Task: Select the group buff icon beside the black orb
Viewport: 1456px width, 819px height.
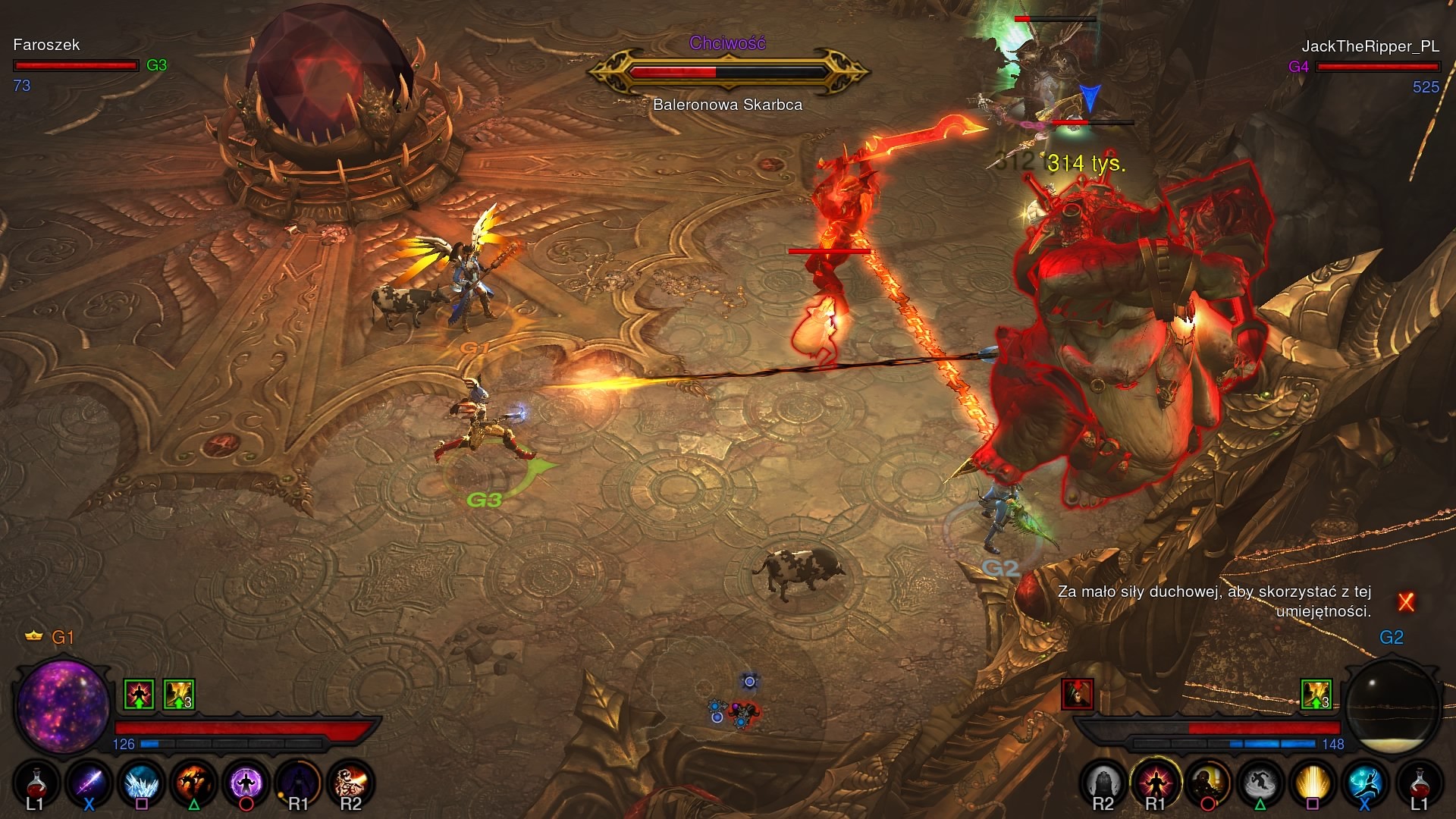Action: [x=1316, y=694]
